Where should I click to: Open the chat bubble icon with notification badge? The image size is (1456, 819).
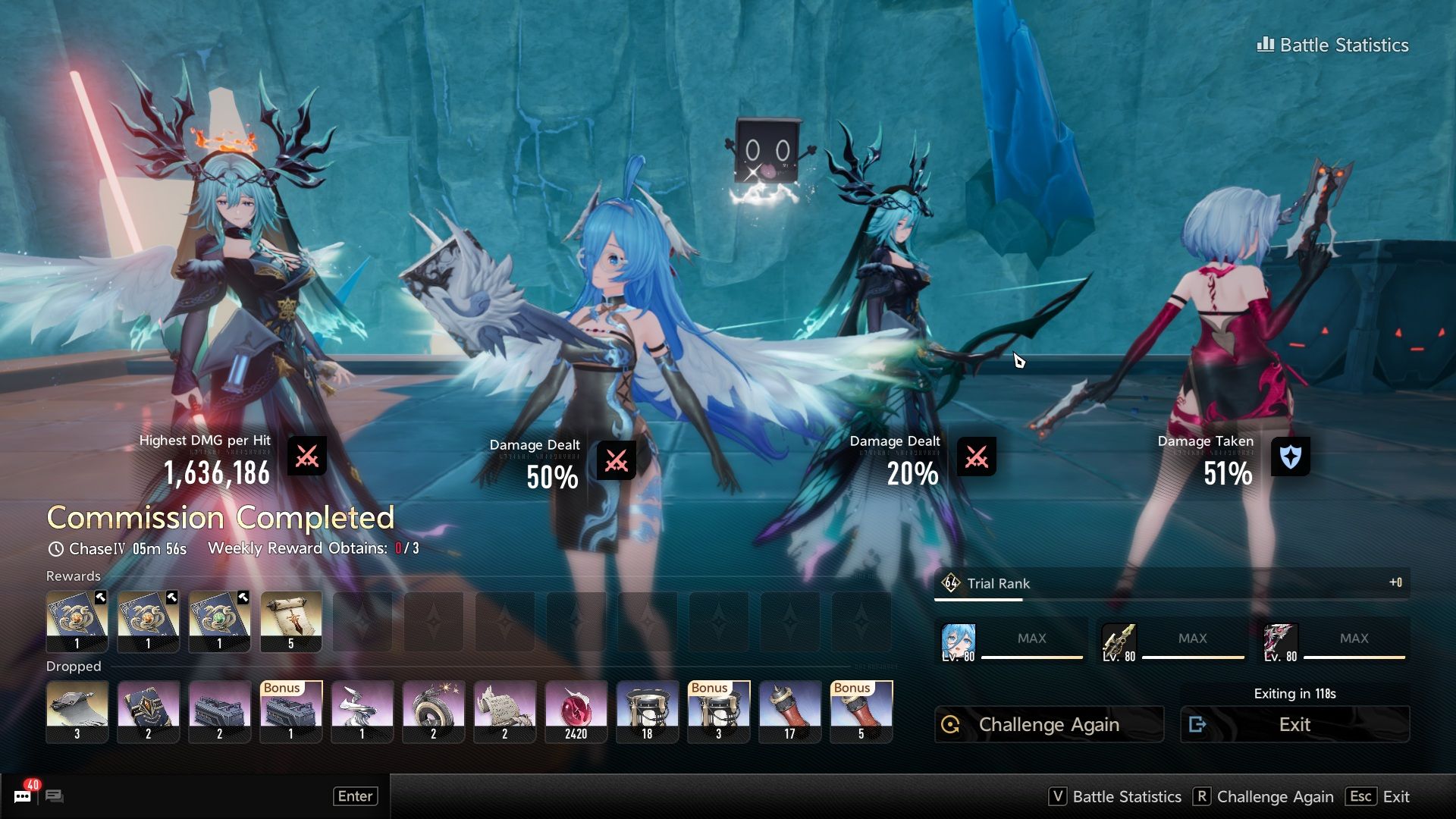23,795
